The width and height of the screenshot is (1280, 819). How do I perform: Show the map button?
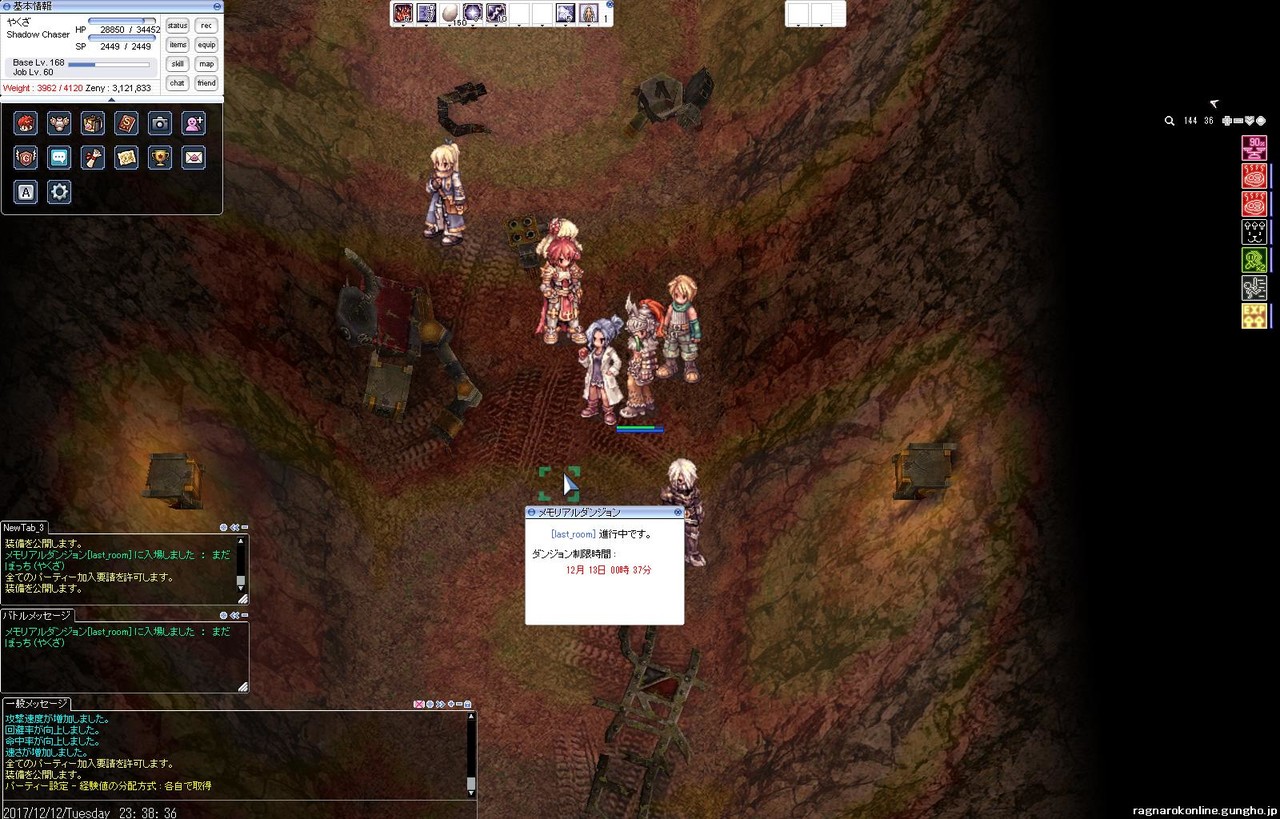[x=206, y=64]
